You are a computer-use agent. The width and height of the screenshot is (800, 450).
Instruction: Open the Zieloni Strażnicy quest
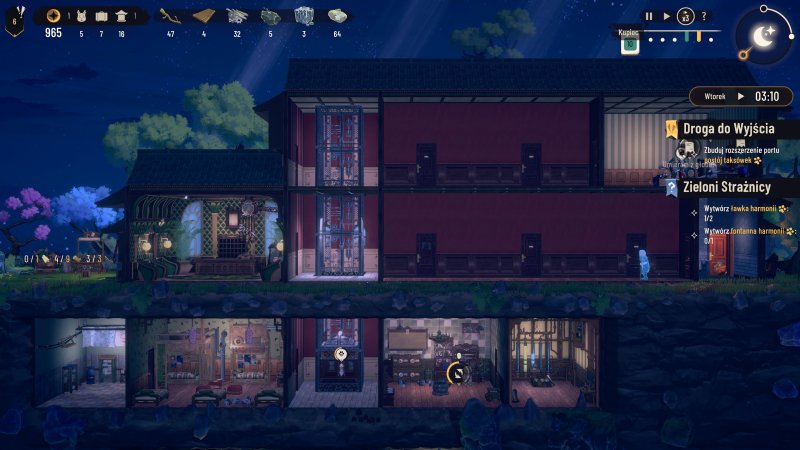point(728,187)
